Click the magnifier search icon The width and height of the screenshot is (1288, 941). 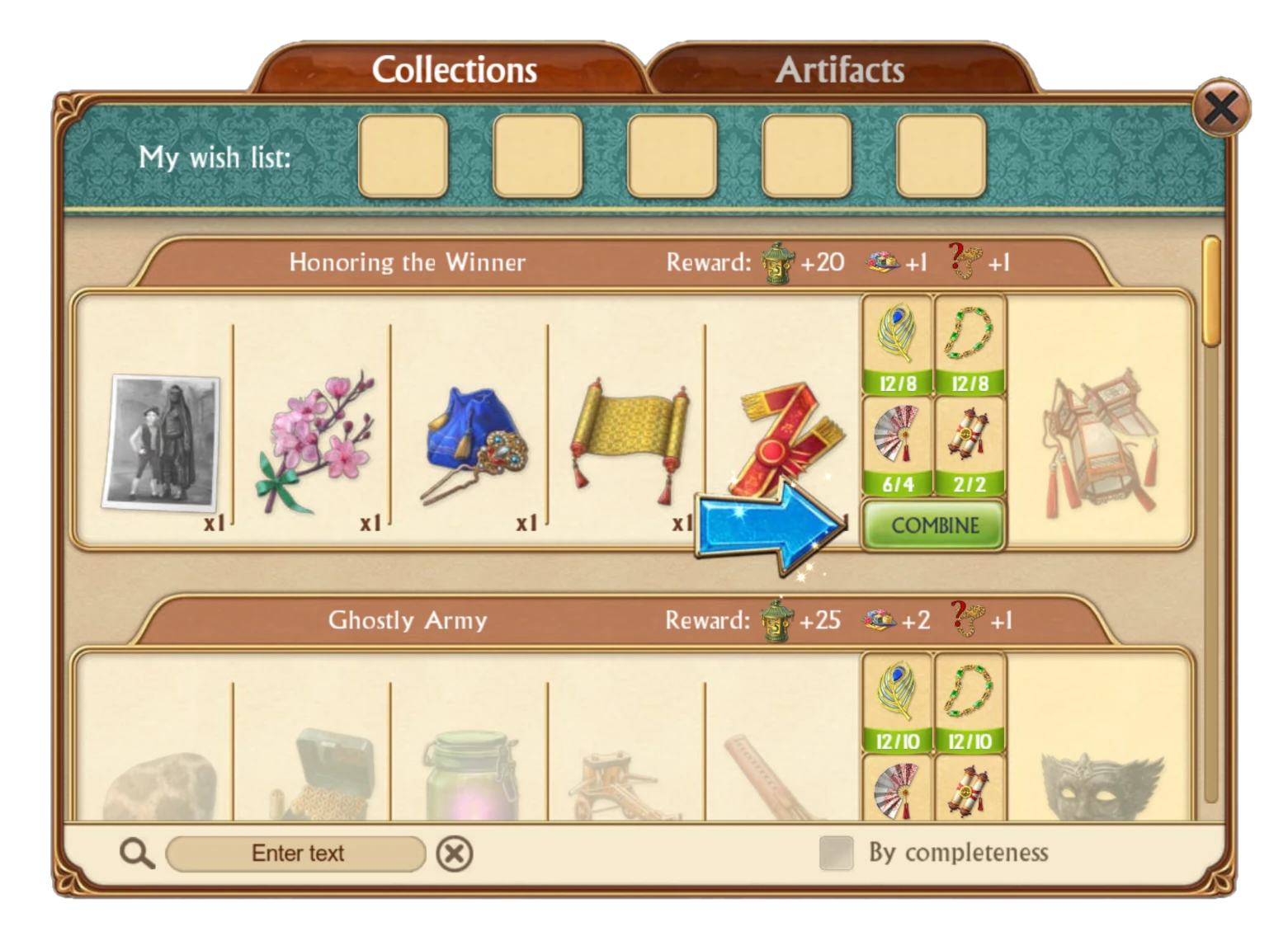click(137, 854)
